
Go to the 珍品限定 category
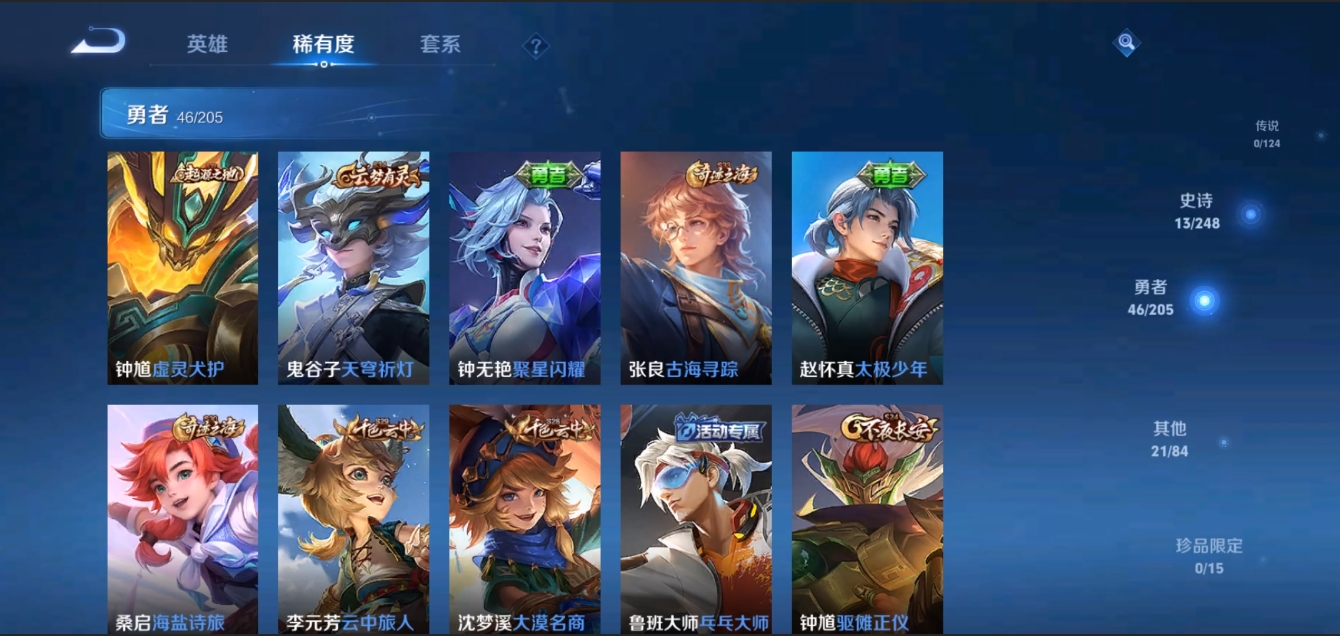click(1209, 556)
